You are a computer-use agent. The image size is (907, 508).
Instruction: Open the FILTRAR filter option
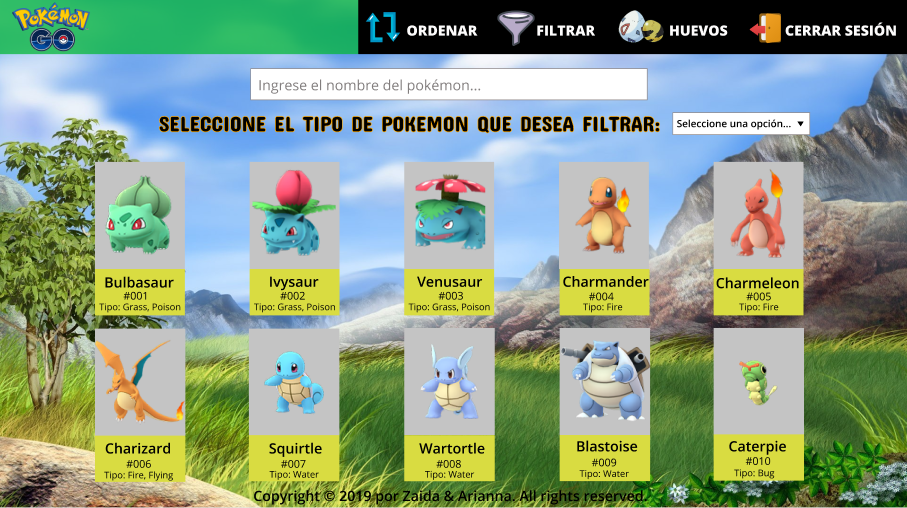[546, 29]
